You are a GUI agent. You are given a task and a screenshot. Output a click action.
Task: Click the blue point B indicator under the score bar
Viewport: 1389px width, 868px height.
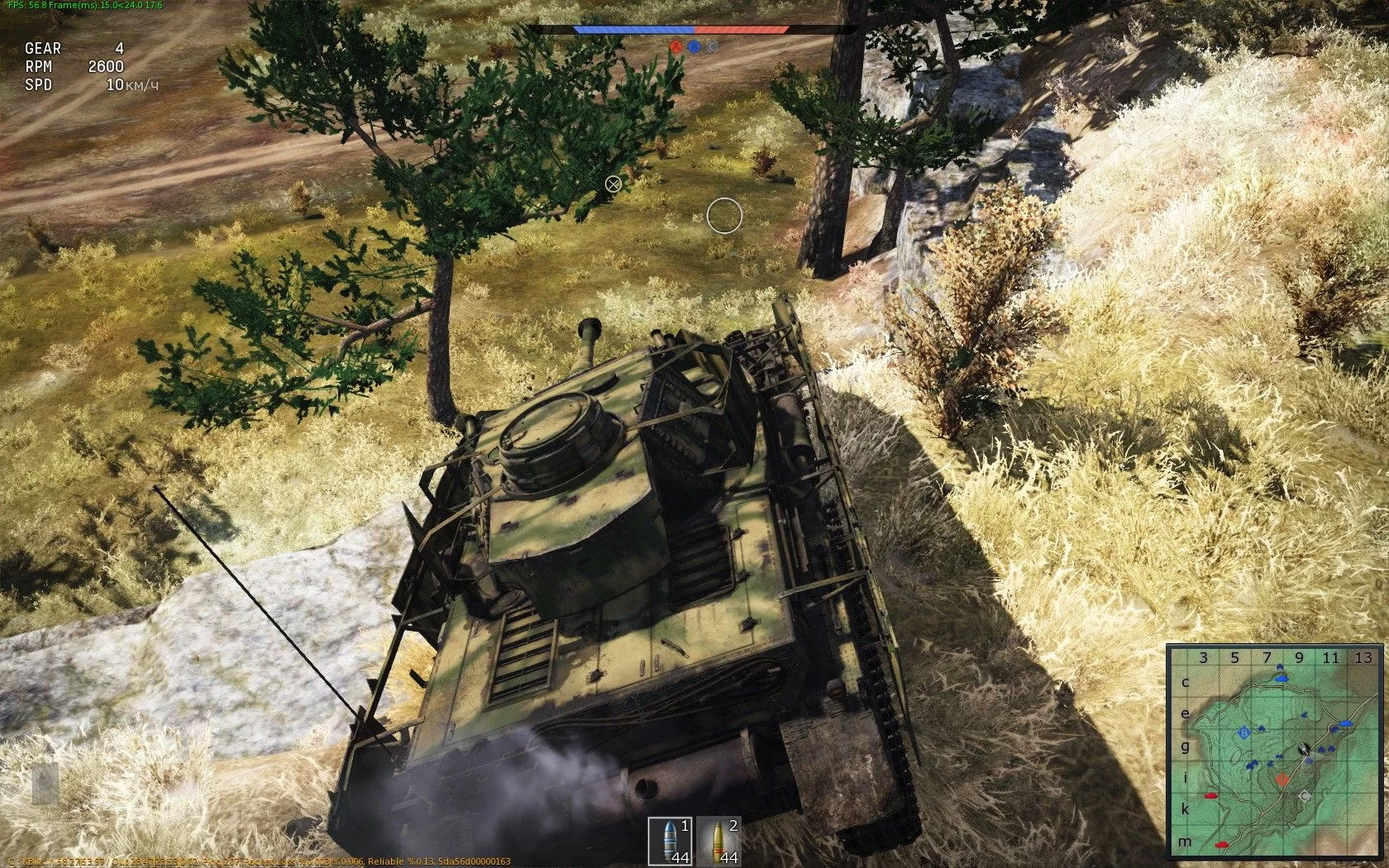[x=694, y=47]
